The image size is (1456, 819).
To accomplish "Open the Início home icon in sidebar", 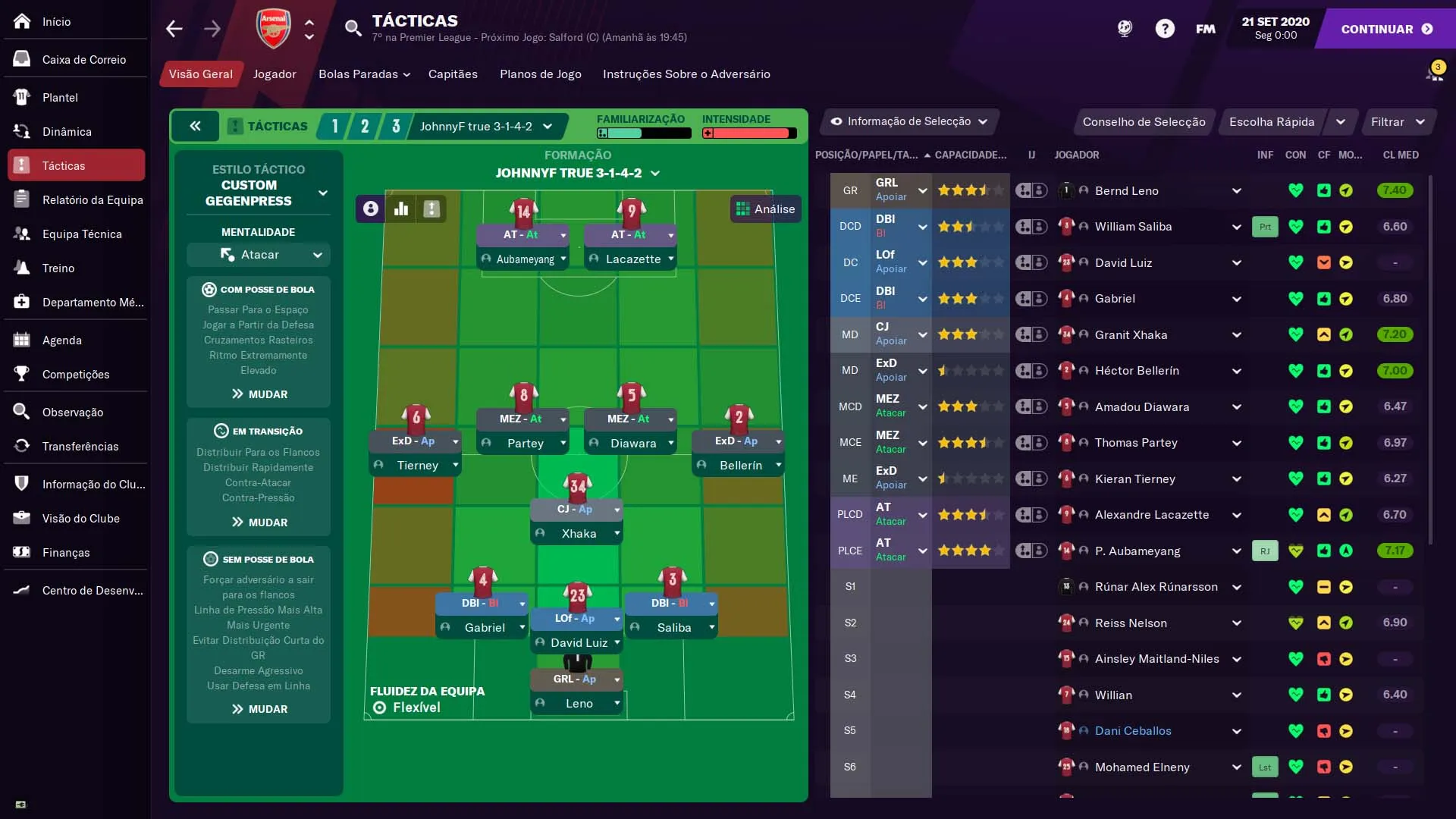I will [20, 21].
